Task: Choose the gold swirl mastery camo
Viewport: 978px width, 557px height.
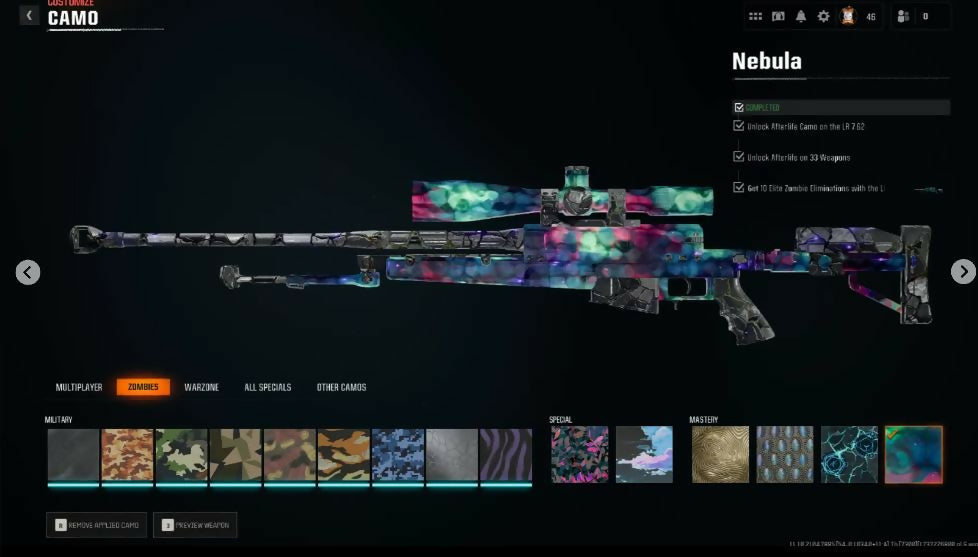Action: pos(720,455)
